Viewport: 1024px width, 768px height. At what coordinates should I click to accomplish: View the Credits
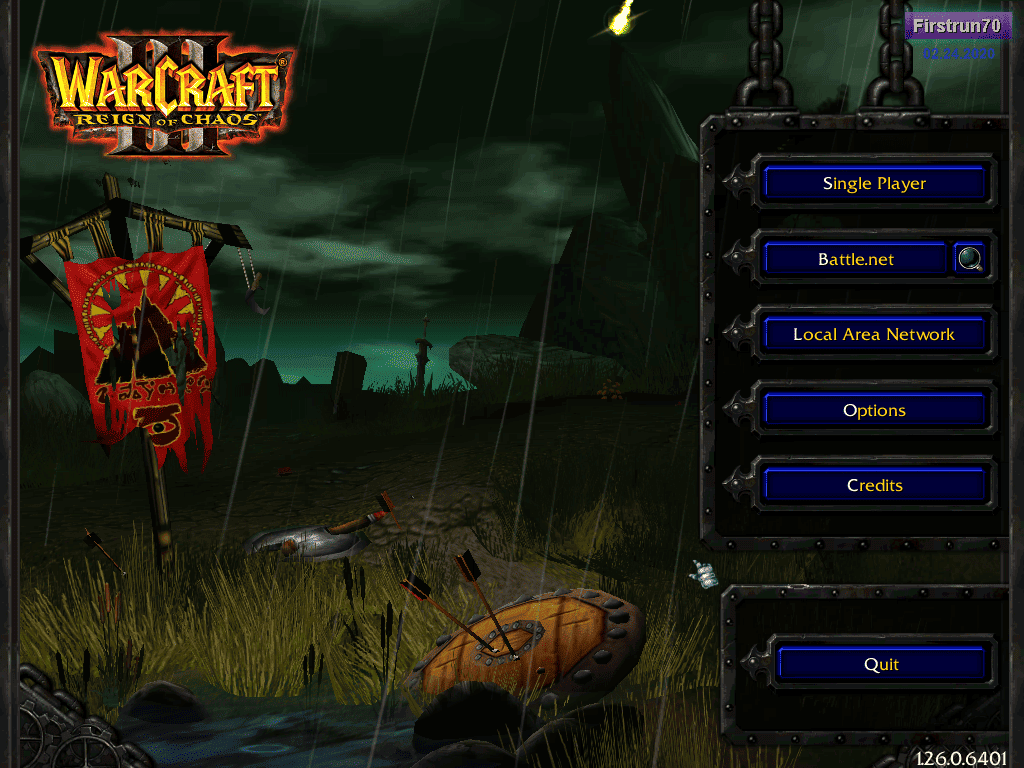874,485
